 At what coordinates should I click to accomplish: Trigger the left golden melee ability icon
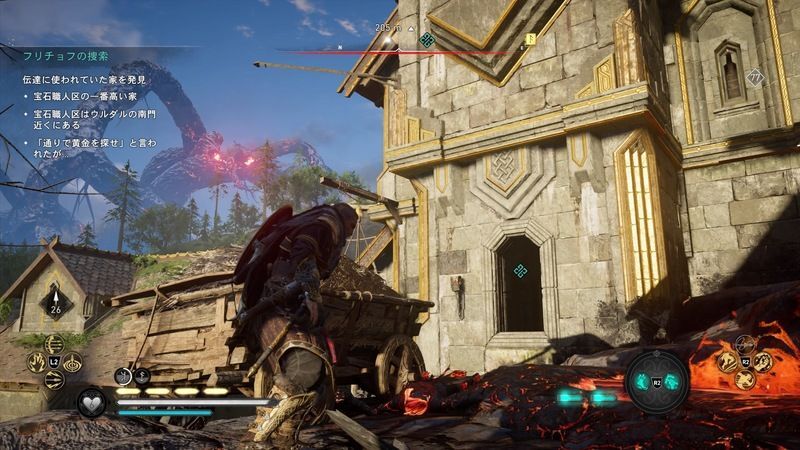726,361
